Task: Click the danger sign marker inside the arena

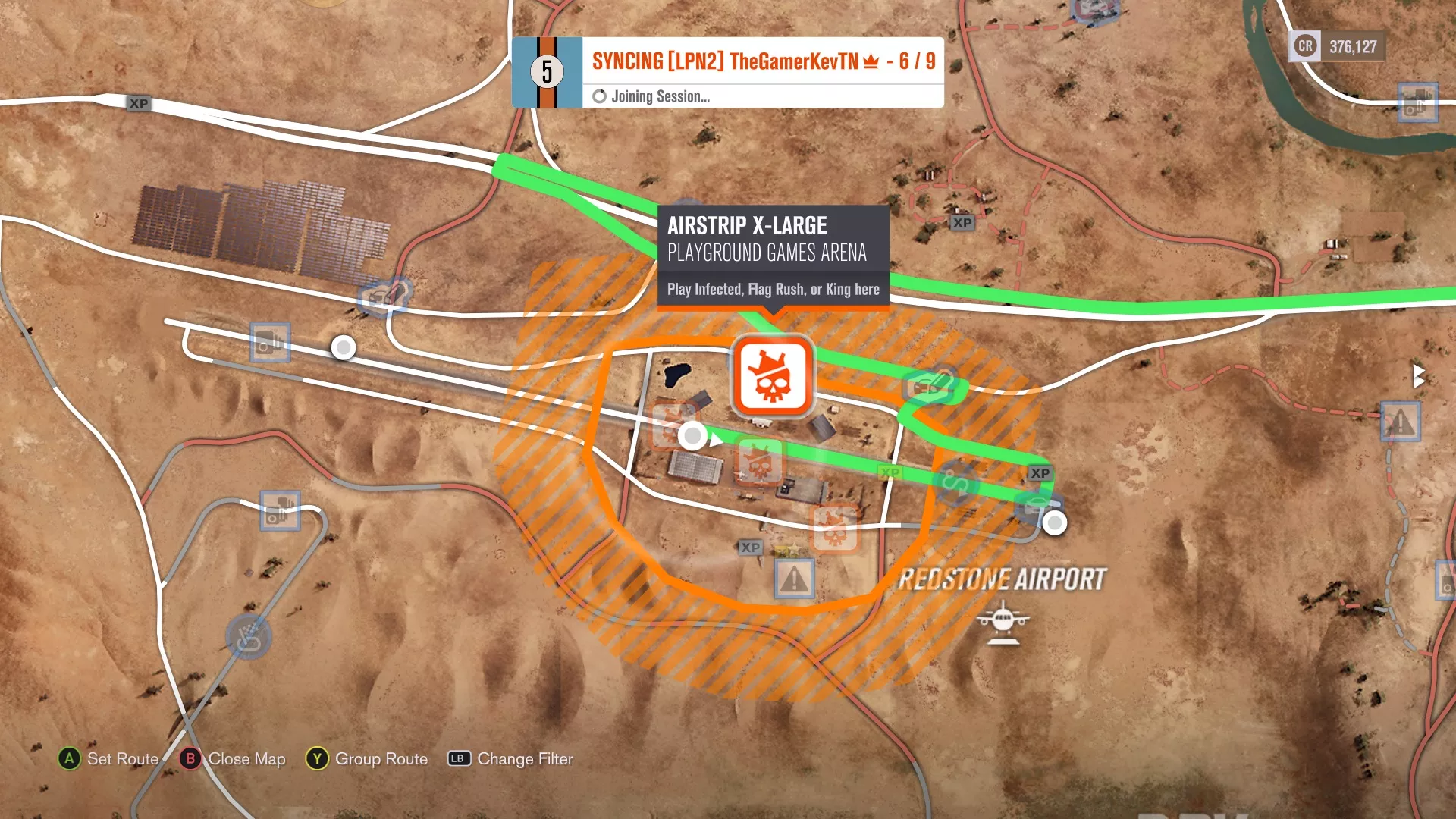Action: click(794, 579)
